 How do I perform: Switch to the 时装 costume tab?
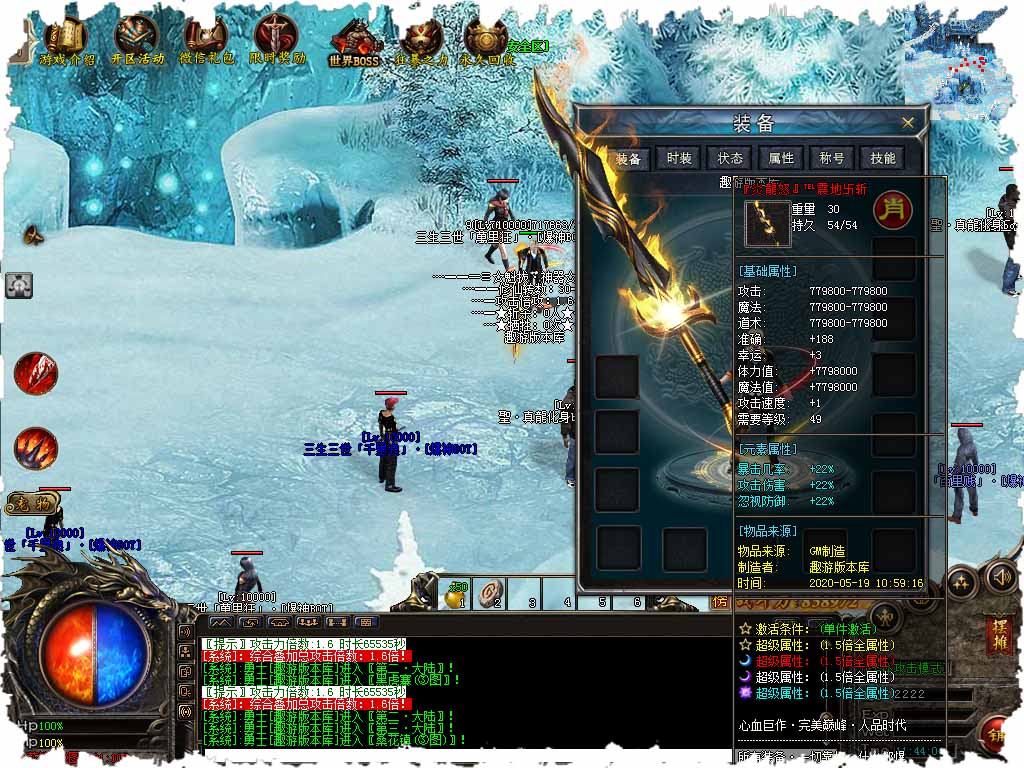(x=679, y=158)
